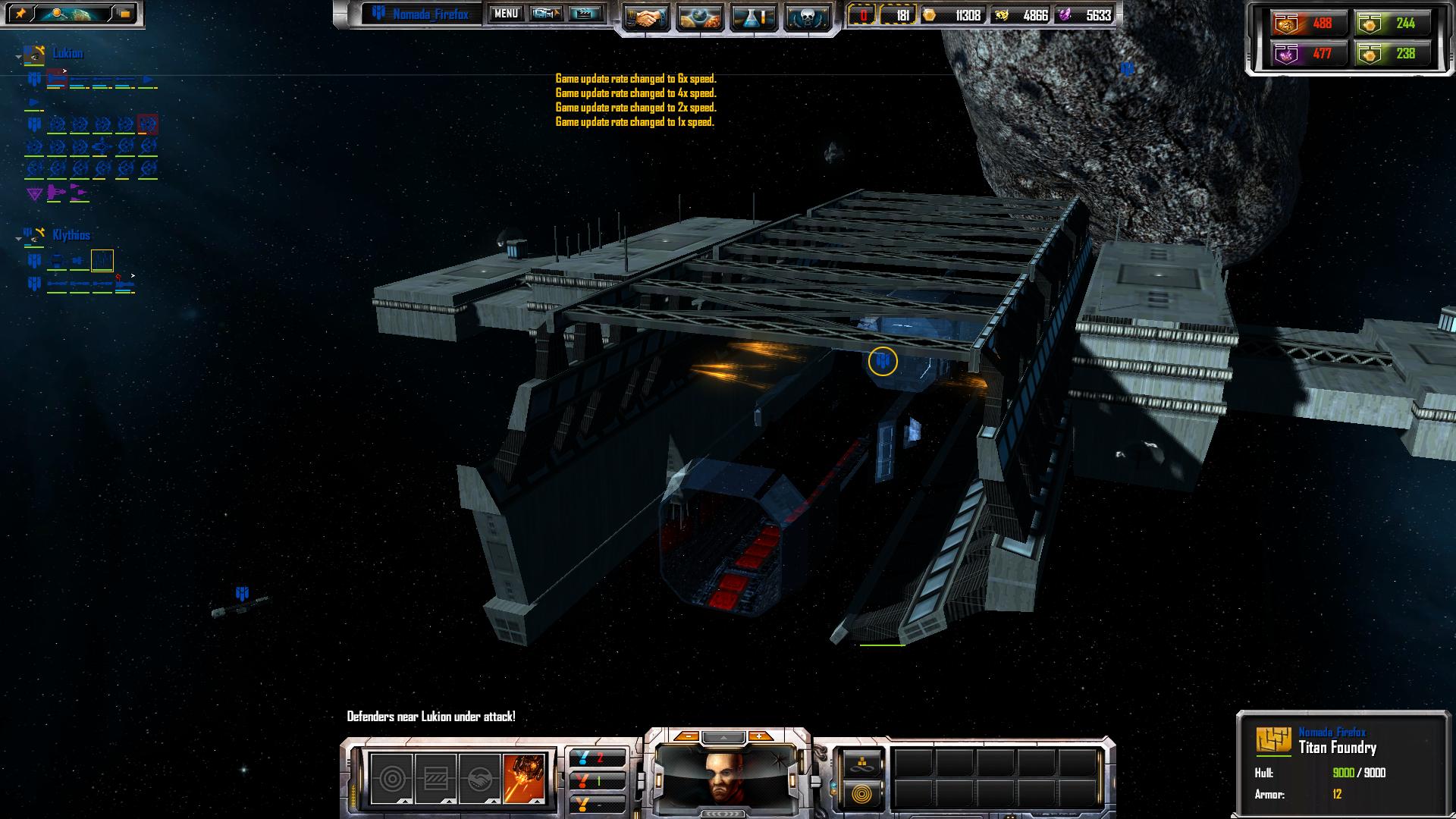
Task: Click the orange minus button above portrait
Action: (x=687, y=736)
